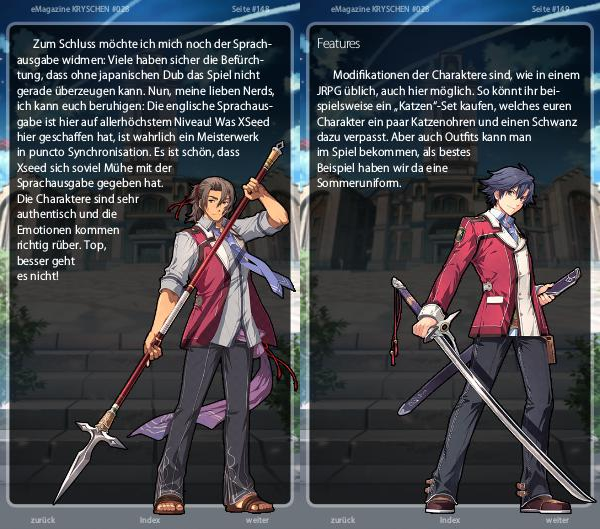Open the Index from page 149
This screenshot has width=600, height=529.
click(450, 520)
